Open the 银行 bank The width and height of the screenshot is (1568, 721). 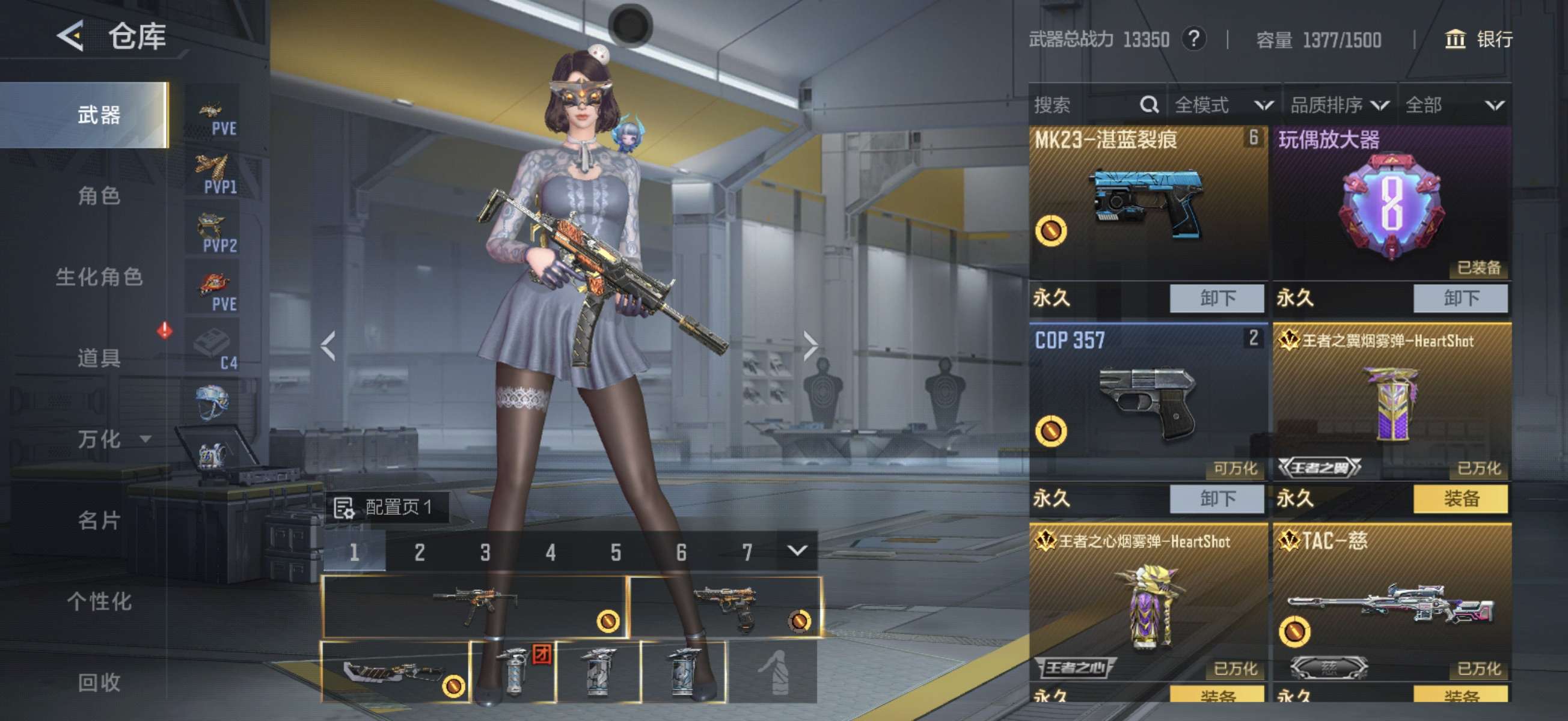pyautogui.click(x=1478, y=40)
